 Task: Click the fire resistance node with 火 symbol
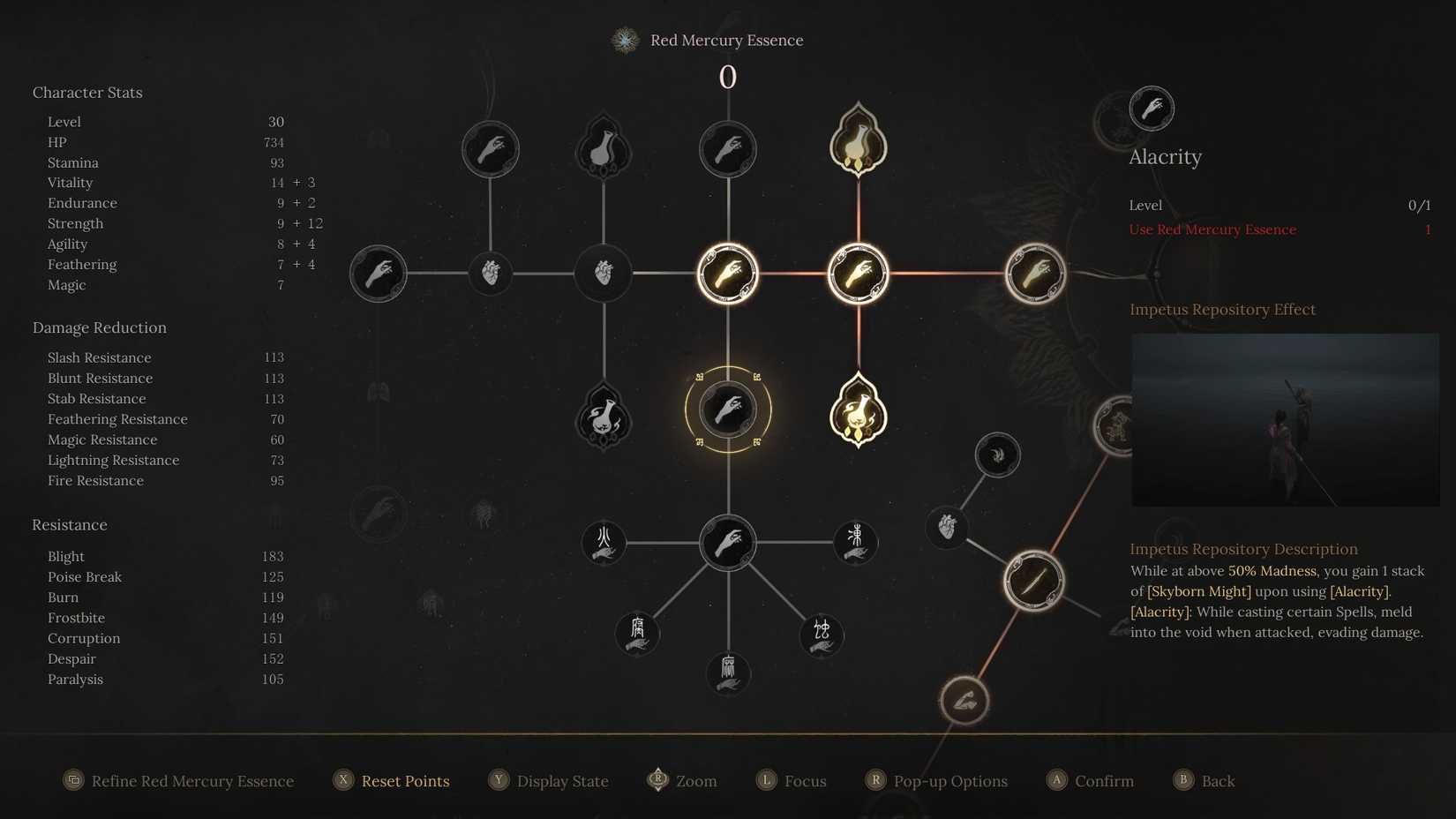click(603, 543)
